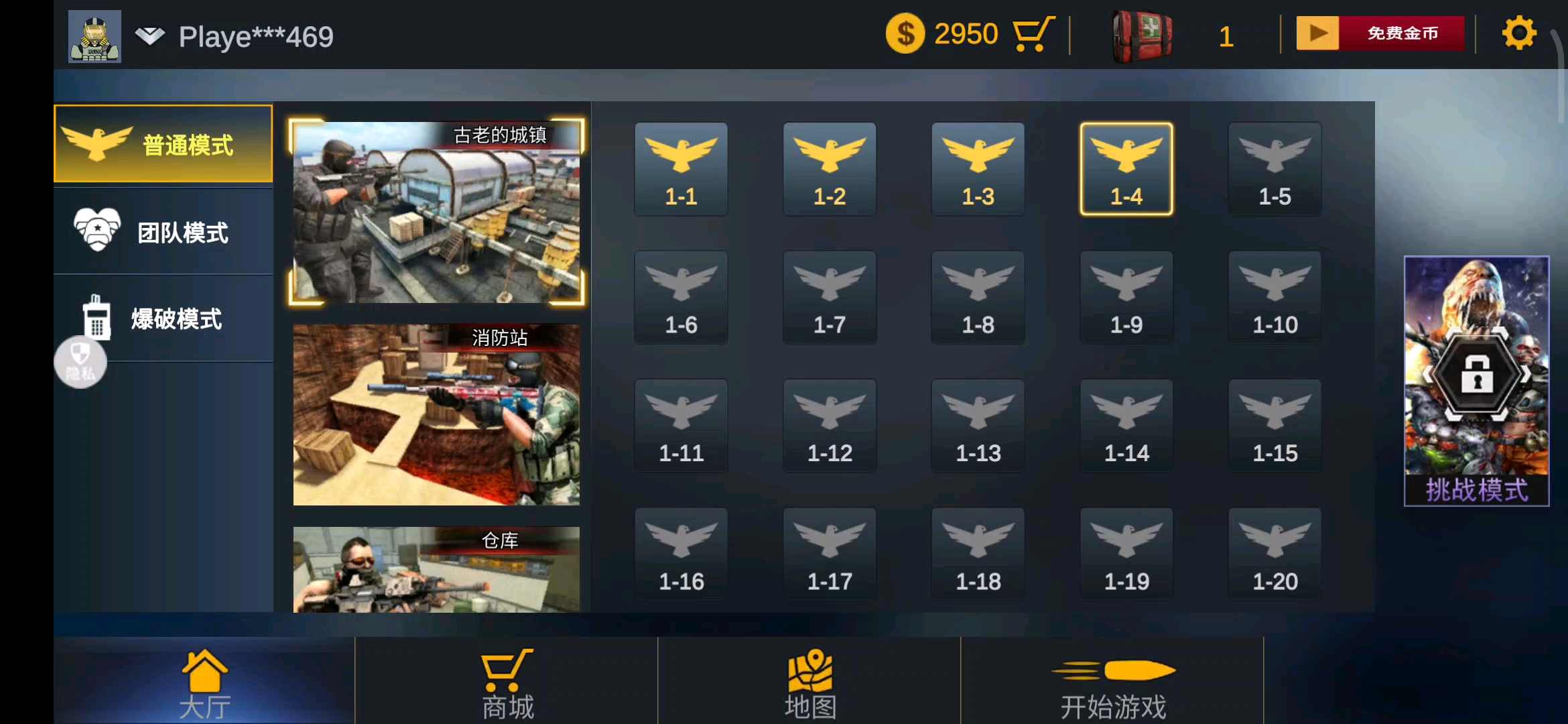Click the red medkit icon

(x=1142, y=36)
